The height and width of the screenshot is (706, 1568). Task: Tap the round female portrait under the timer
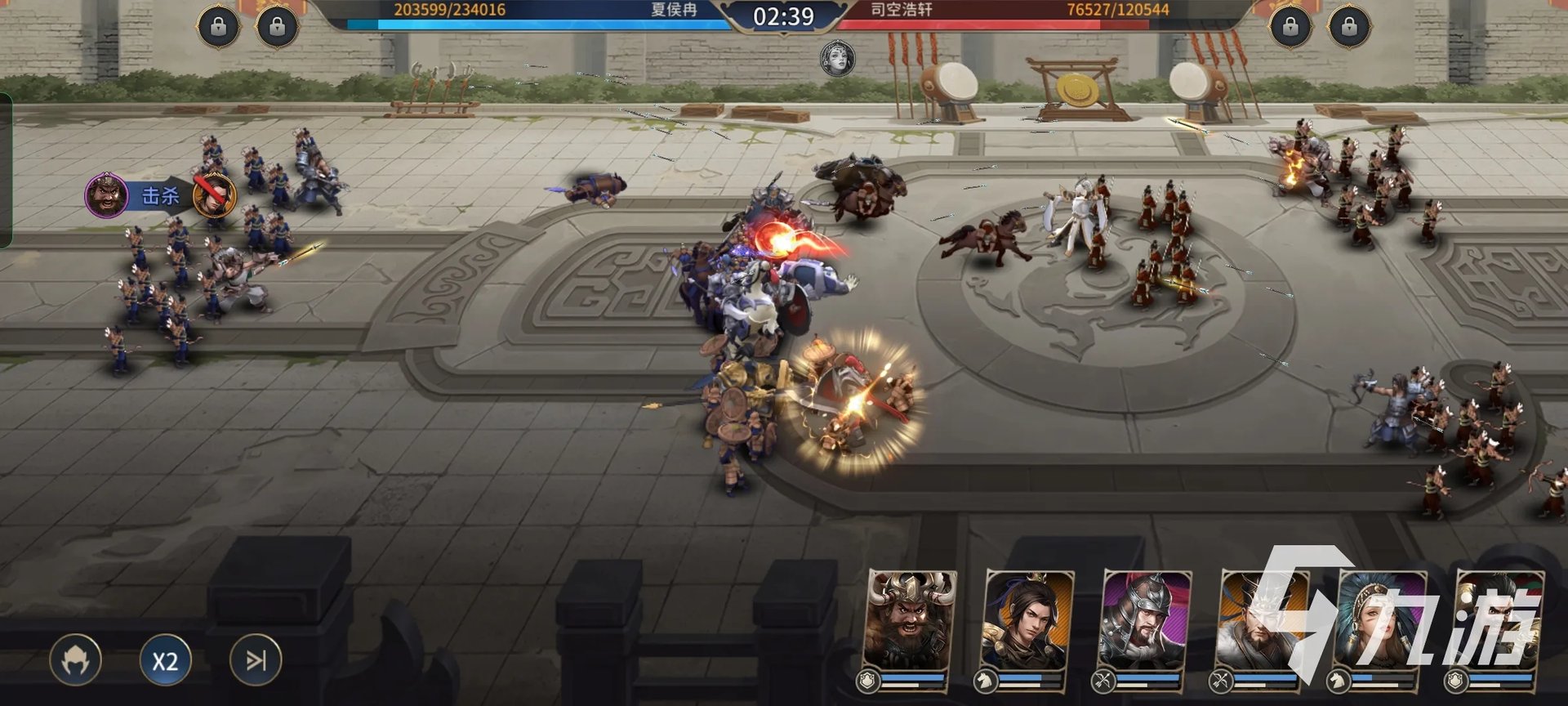(x=837, y=59)
